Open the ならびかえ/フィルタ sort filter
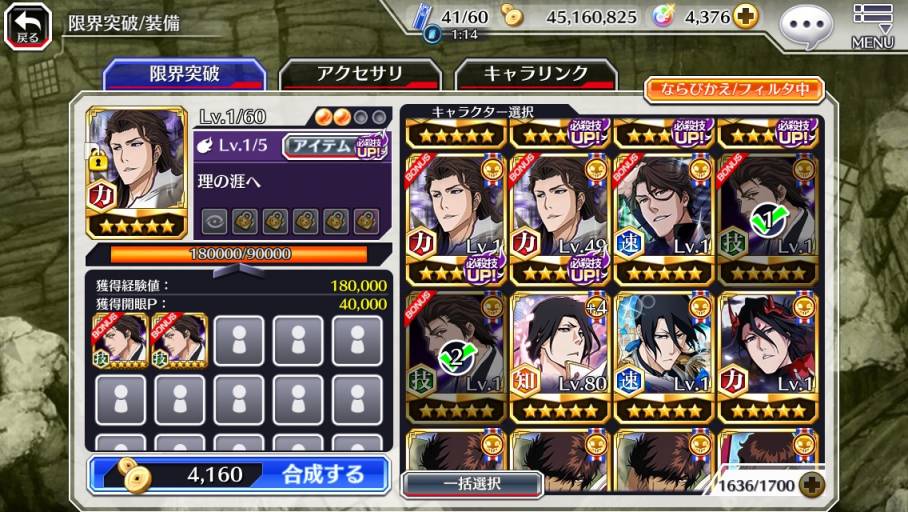The width and height of the screenshot is (908, 512). tap(733, 89)
